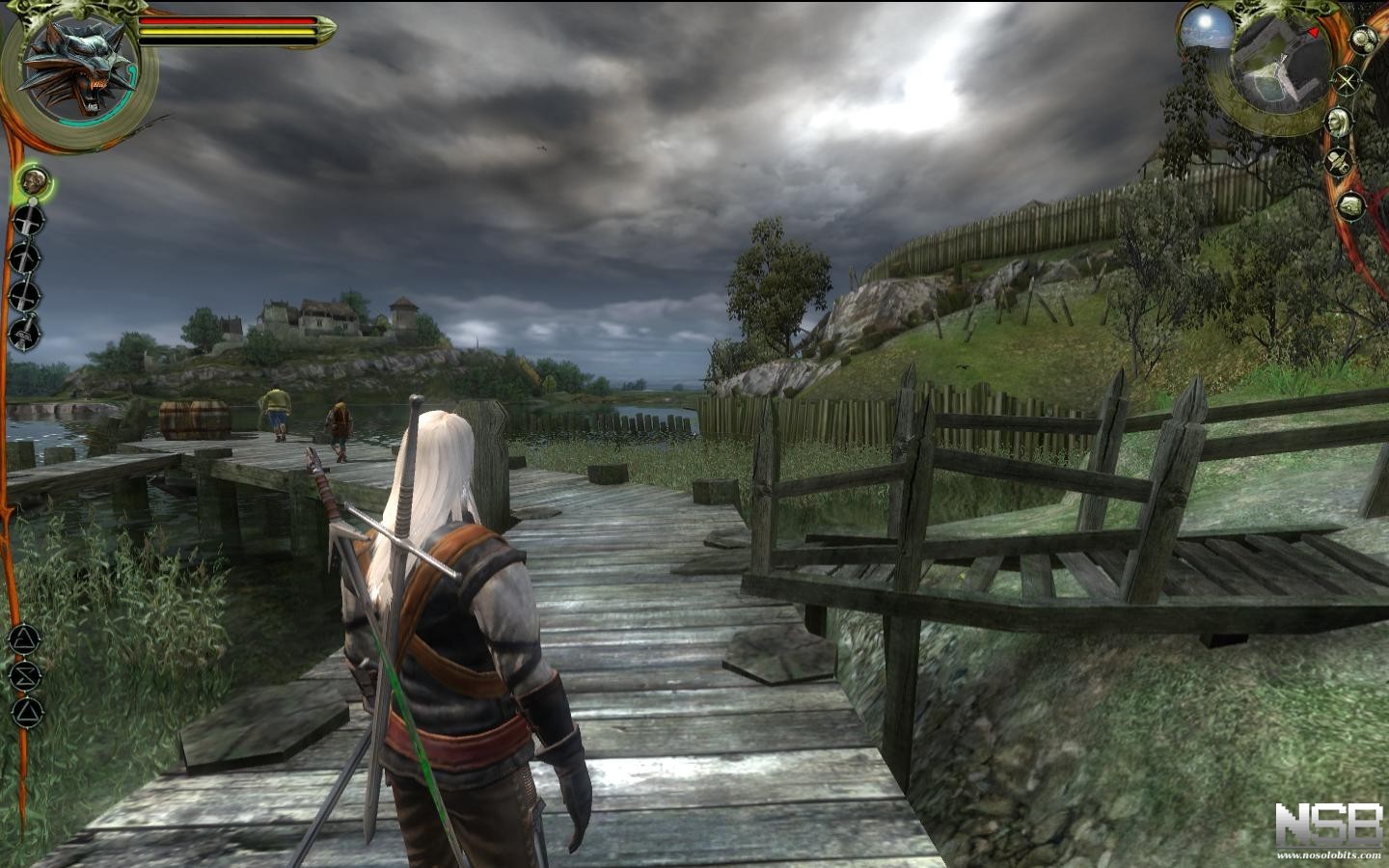Open the character sheet via Geralt's portrait icon
The height and width of the screenshot is (868, 1389).
click(x=1337, y=122)
